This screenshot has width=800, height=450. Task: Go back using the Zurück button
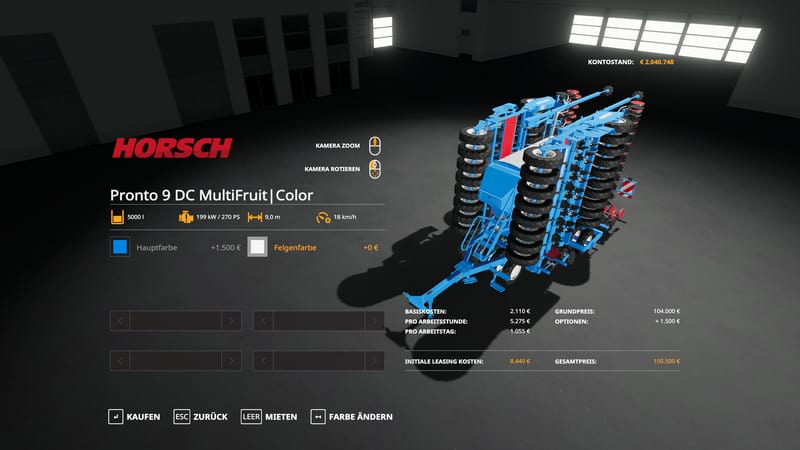coord(201,416)
